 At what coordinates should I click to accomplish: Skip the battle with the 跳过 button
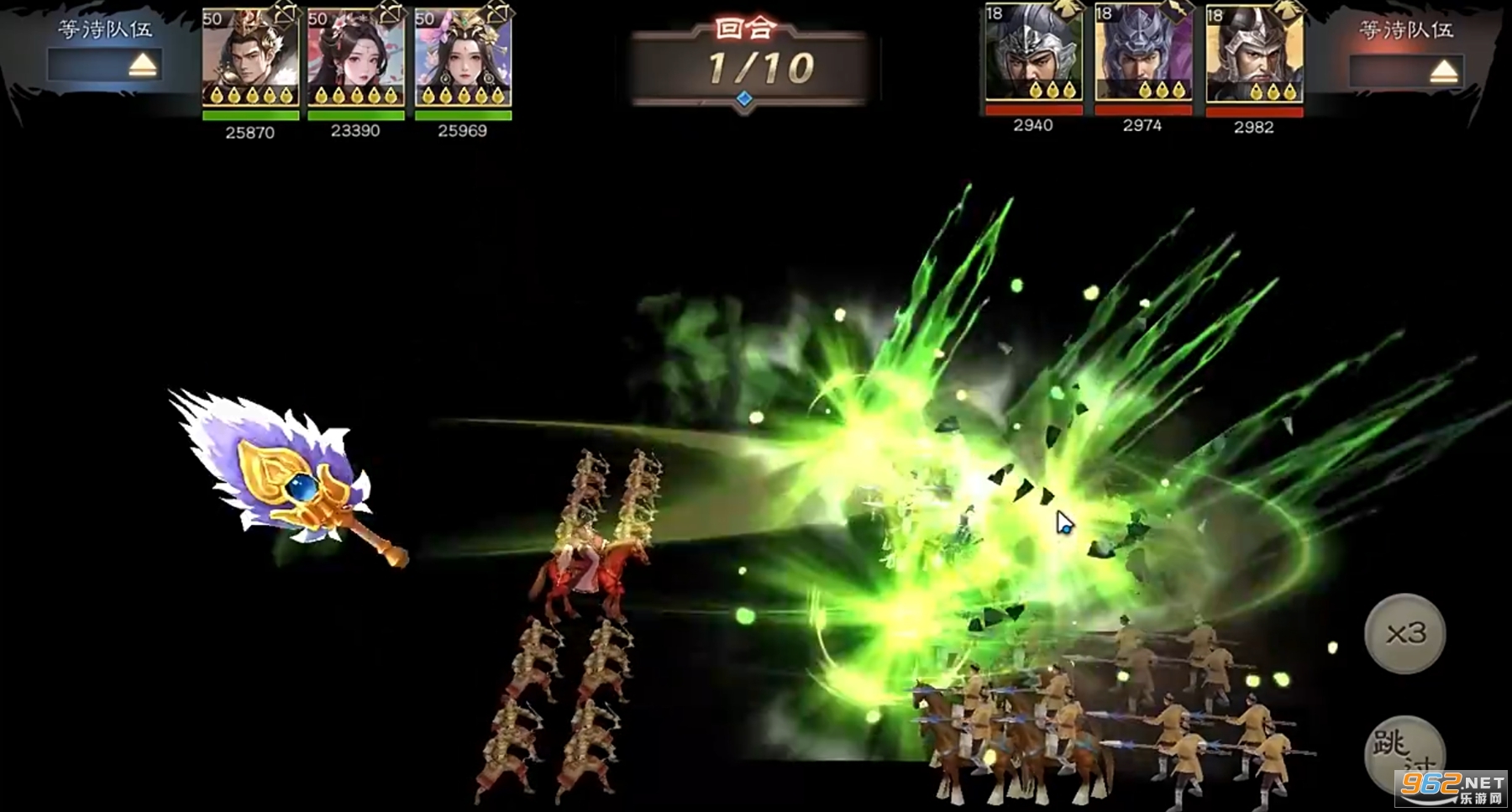tap(1404, 753)
